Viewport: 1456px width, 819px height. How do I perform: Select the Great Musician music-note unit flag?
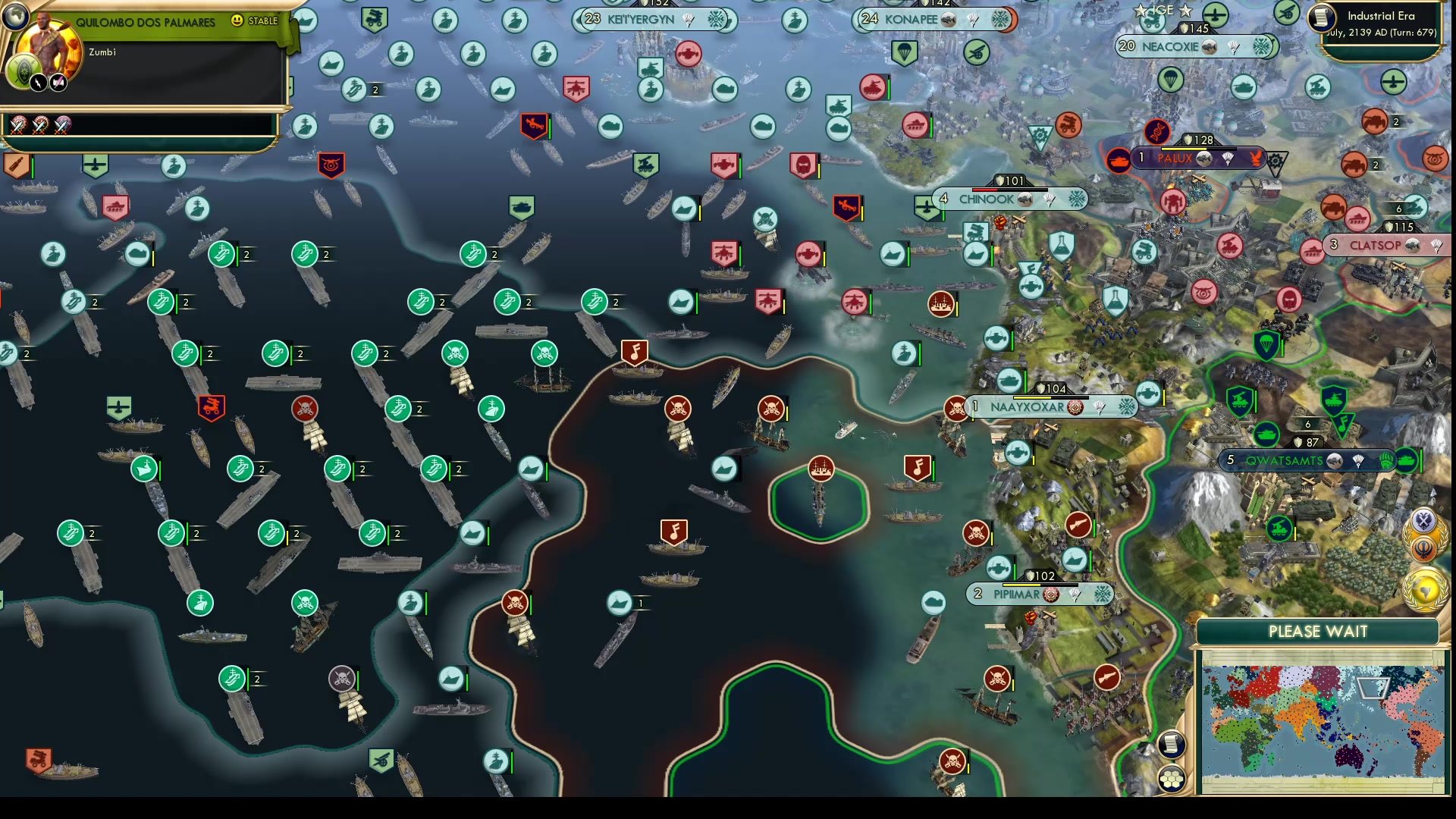[634, 350]
